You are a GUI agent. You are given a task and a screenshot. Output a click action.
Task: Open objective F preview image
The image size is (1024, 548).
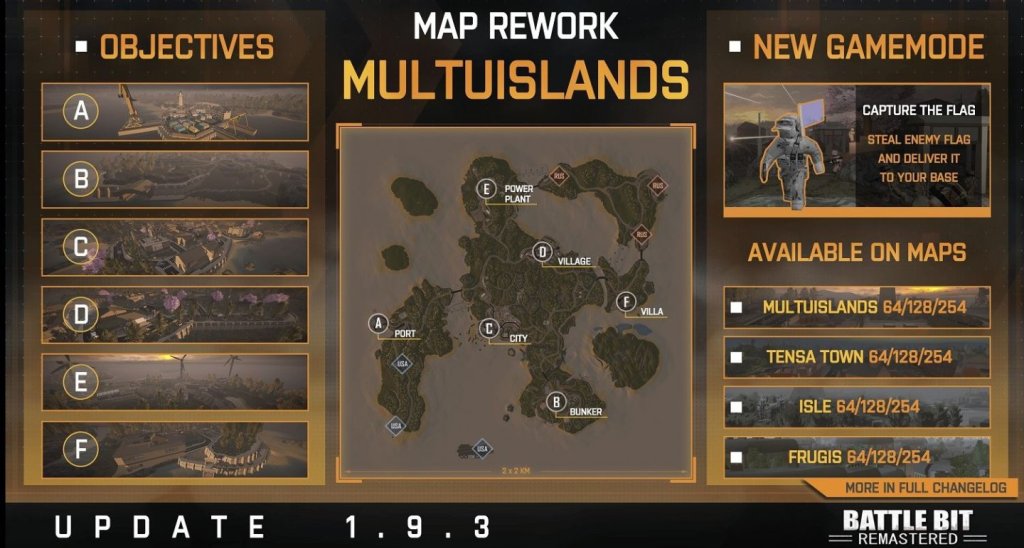175,450
